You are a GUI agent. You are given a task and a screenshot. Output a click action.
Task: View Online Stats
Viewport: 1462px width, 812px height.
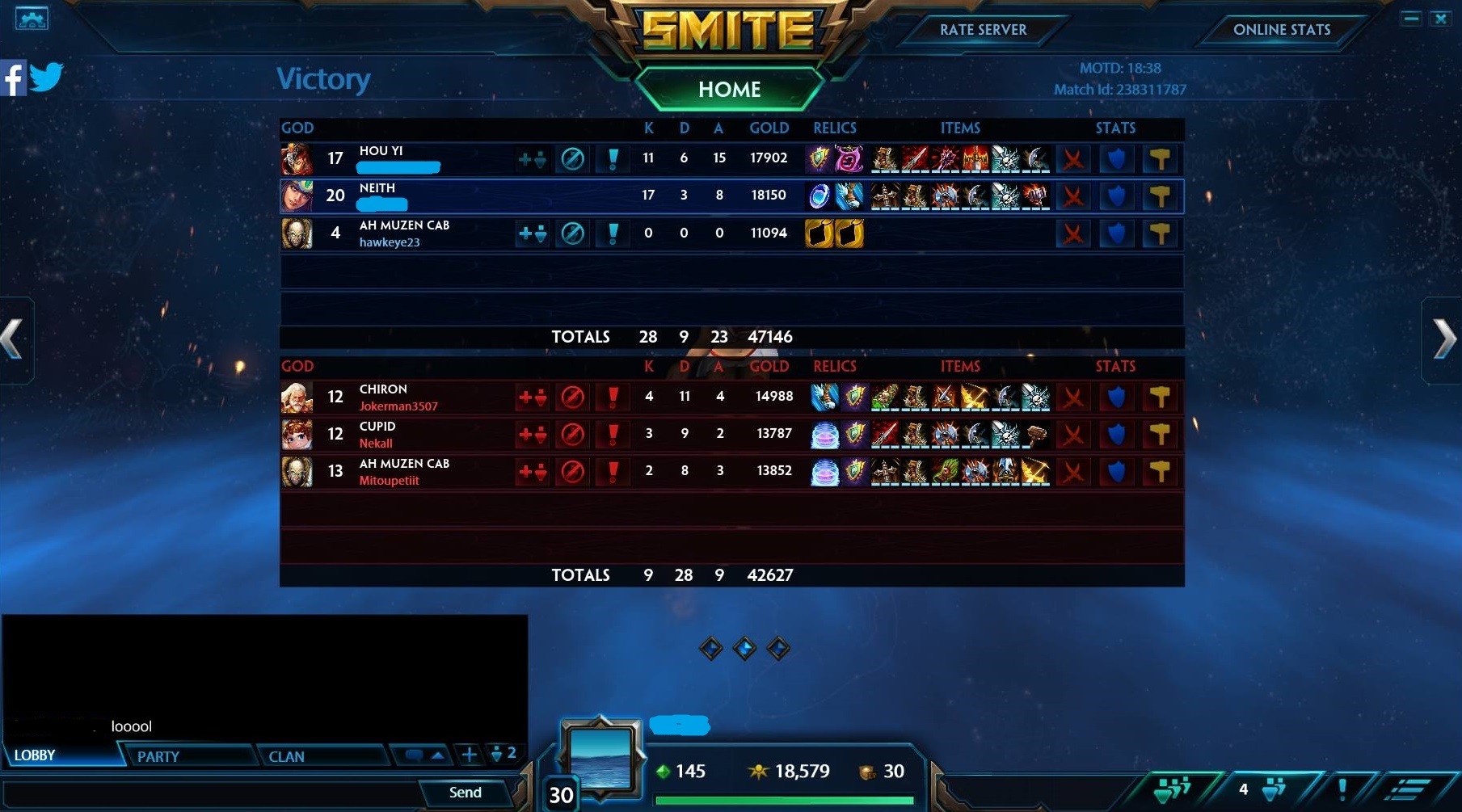point(1281,30)
